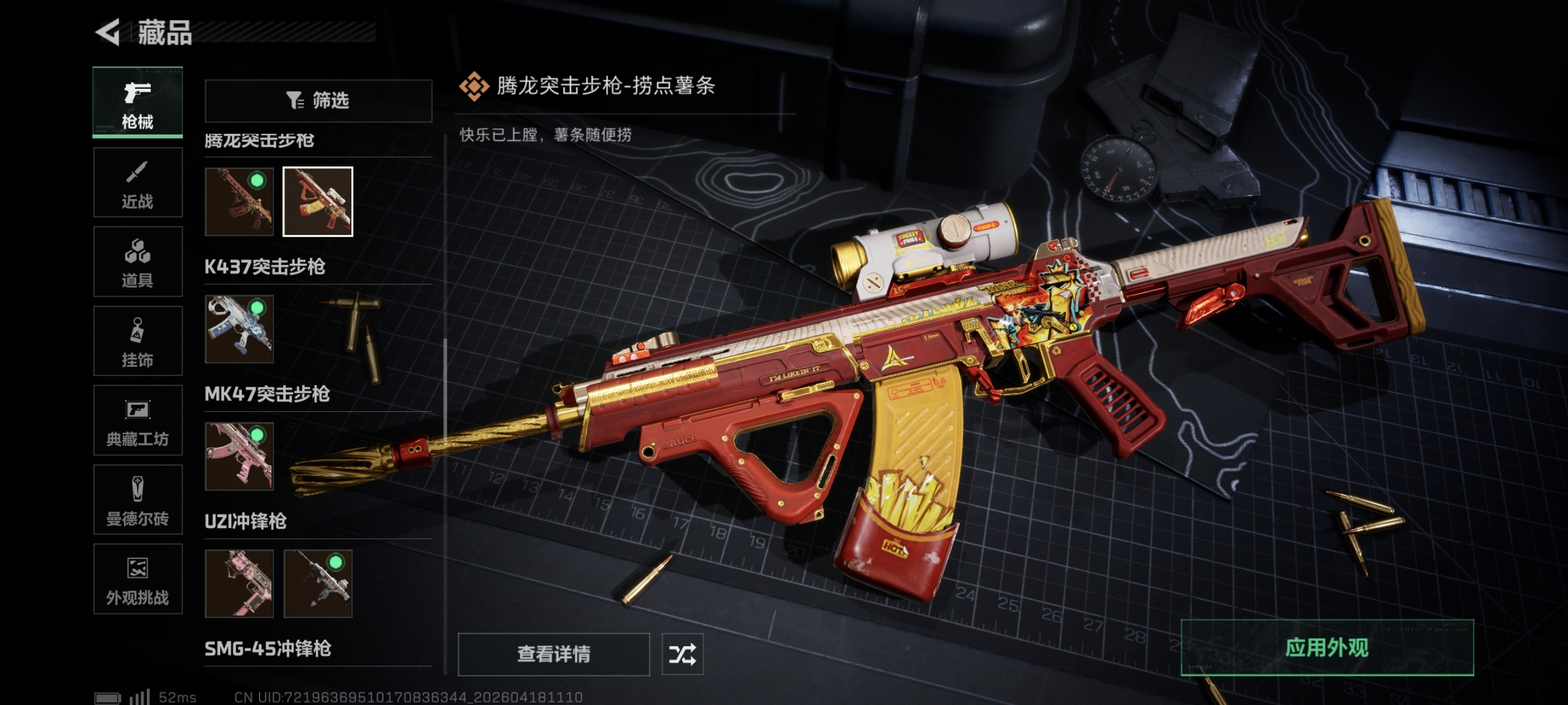Select the 枪械 category icon in sidebar
Screen dimensions: 1568x705
point(137,102)
